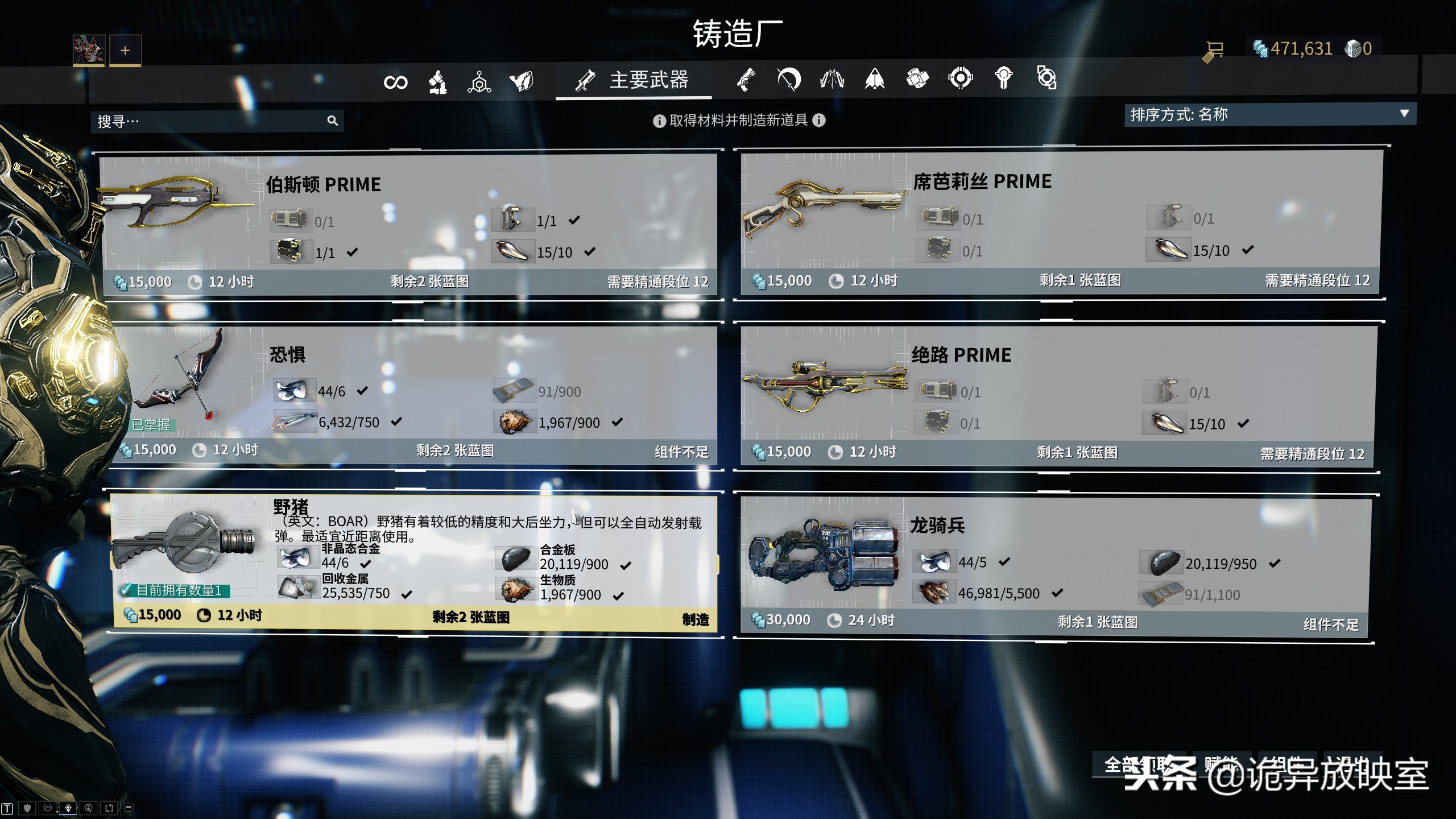Open the player avatar profile icon
This screenshot has width=1456, height=819.
point(89,50)
